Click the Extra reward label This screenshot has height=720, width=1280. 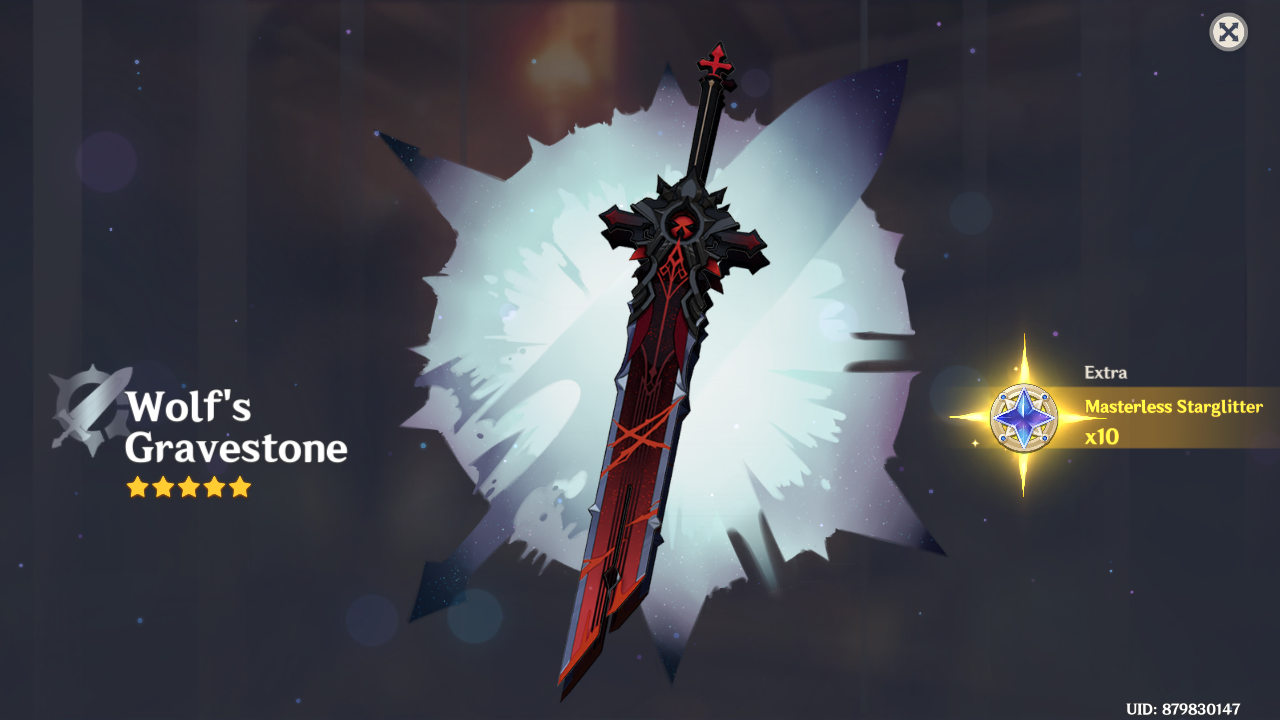click(1105, 372)
